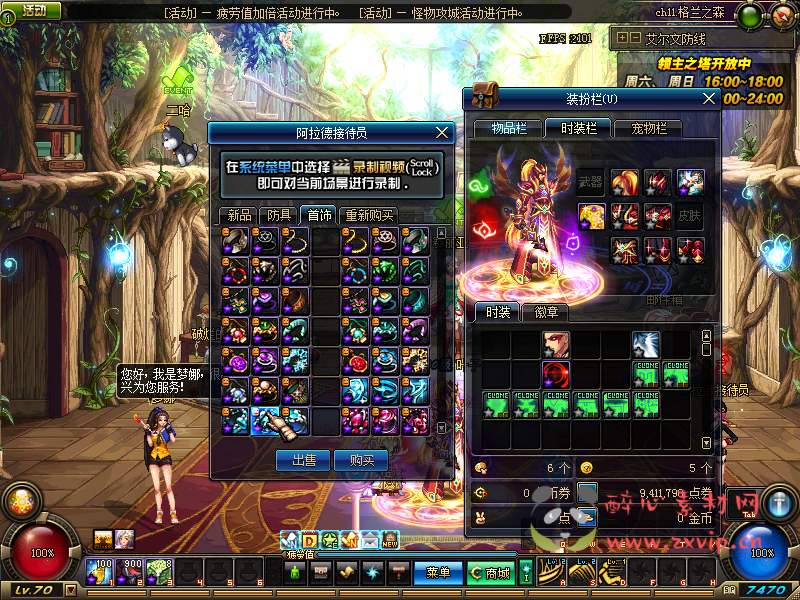Switch to the 徽章 emblem sub-tab
This screenshot has height=600, width=800.
point(545,313)
